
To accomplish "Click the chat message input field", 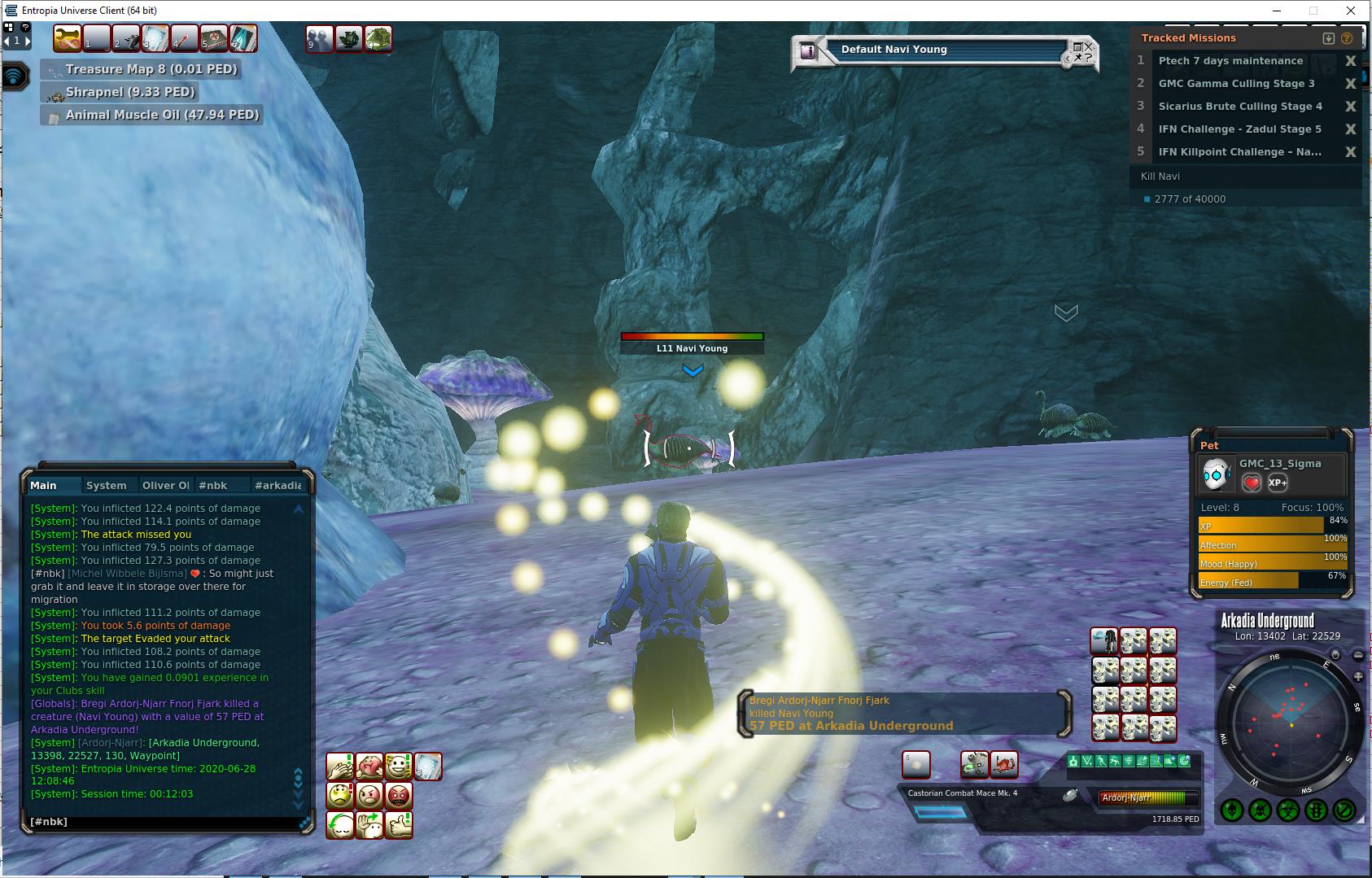I will (x=163, y=822).
